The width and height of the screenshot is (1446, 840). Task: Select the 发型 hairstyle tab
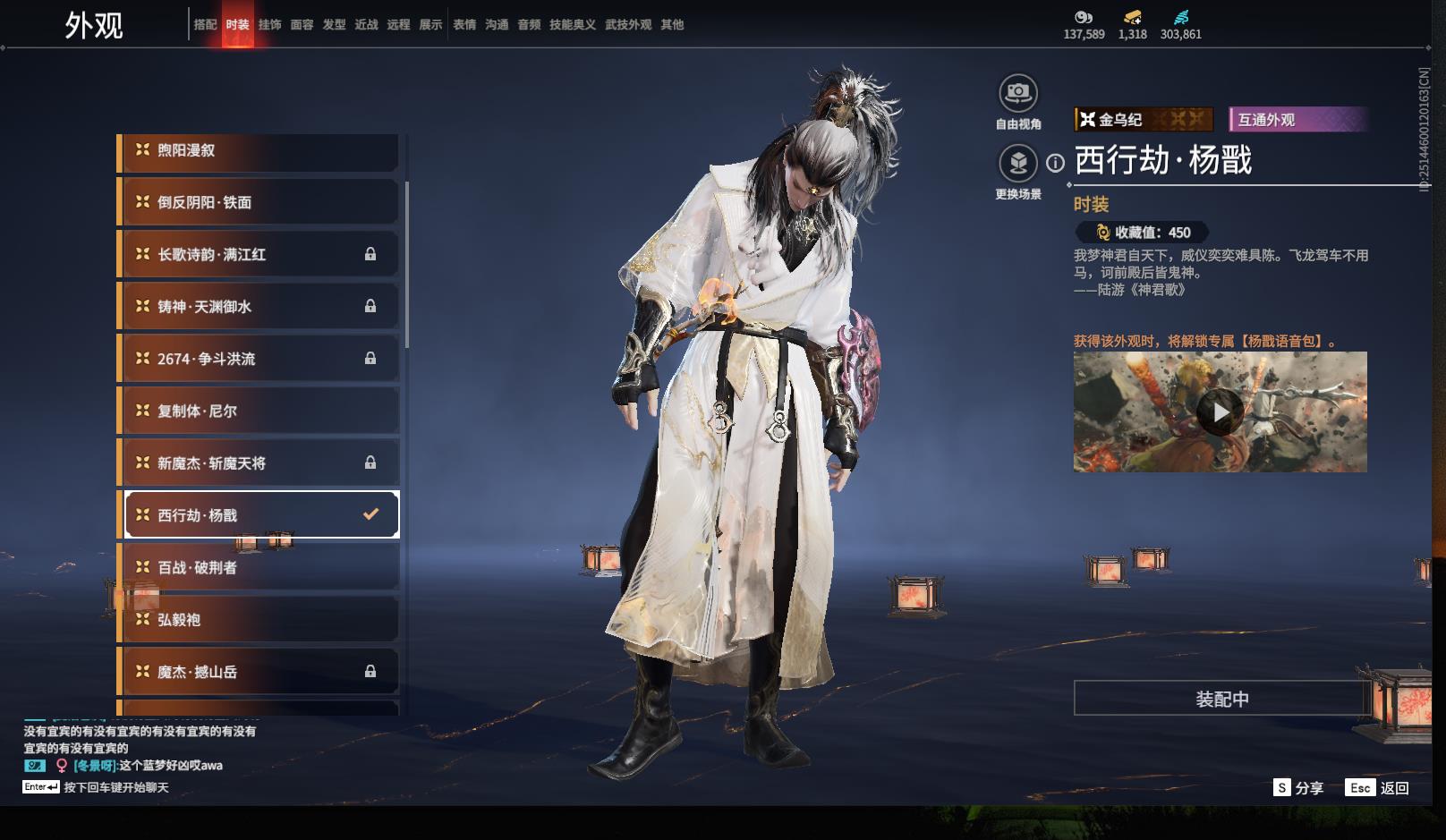[334, 25]
